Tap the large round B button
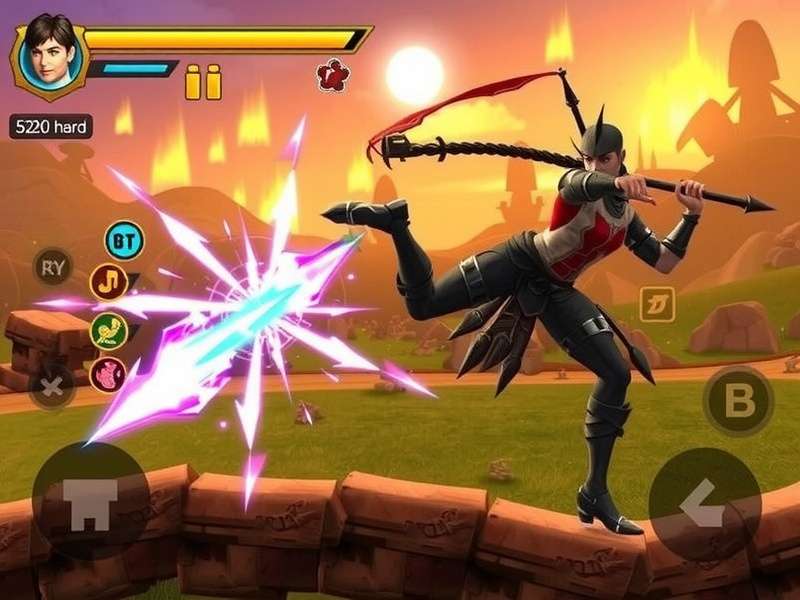The image size is (800, 600). tap(738, 401)
